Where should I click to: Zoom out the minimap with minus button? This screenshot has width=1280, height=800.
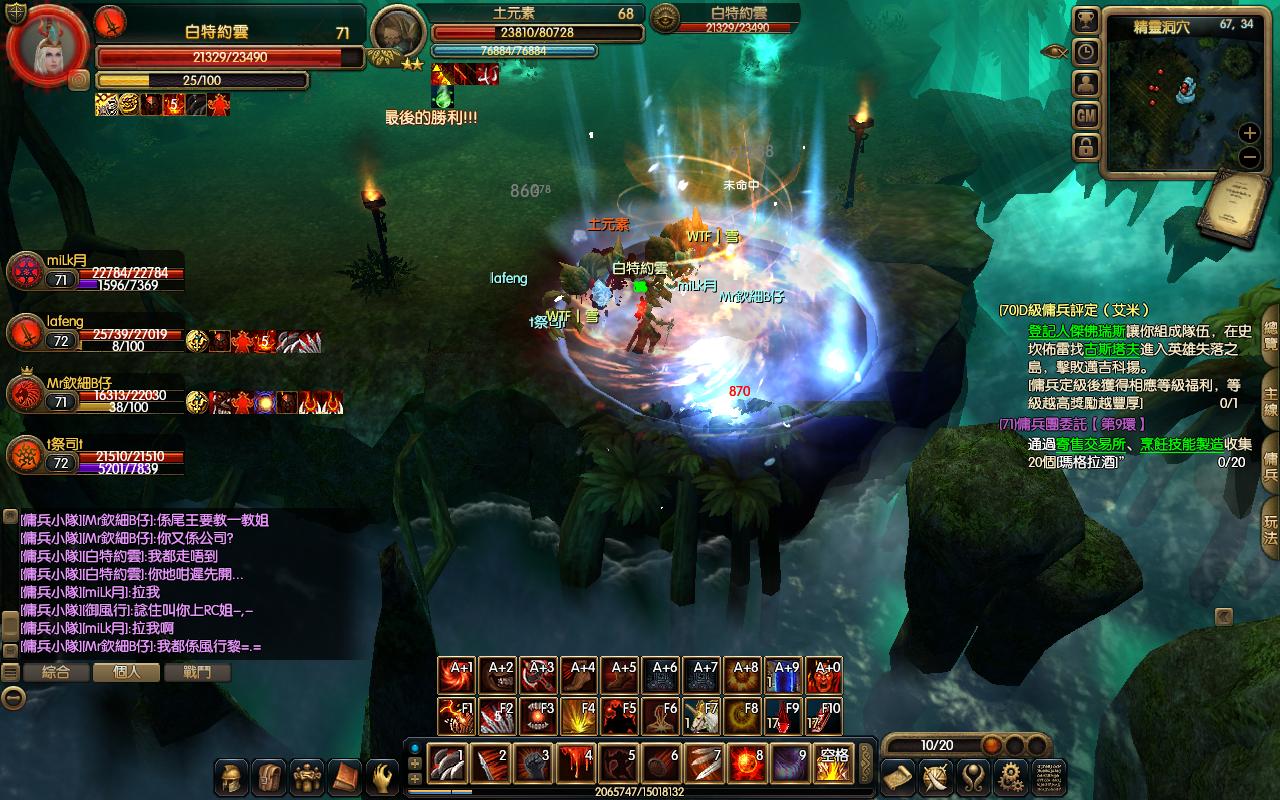pos(1249,157)
